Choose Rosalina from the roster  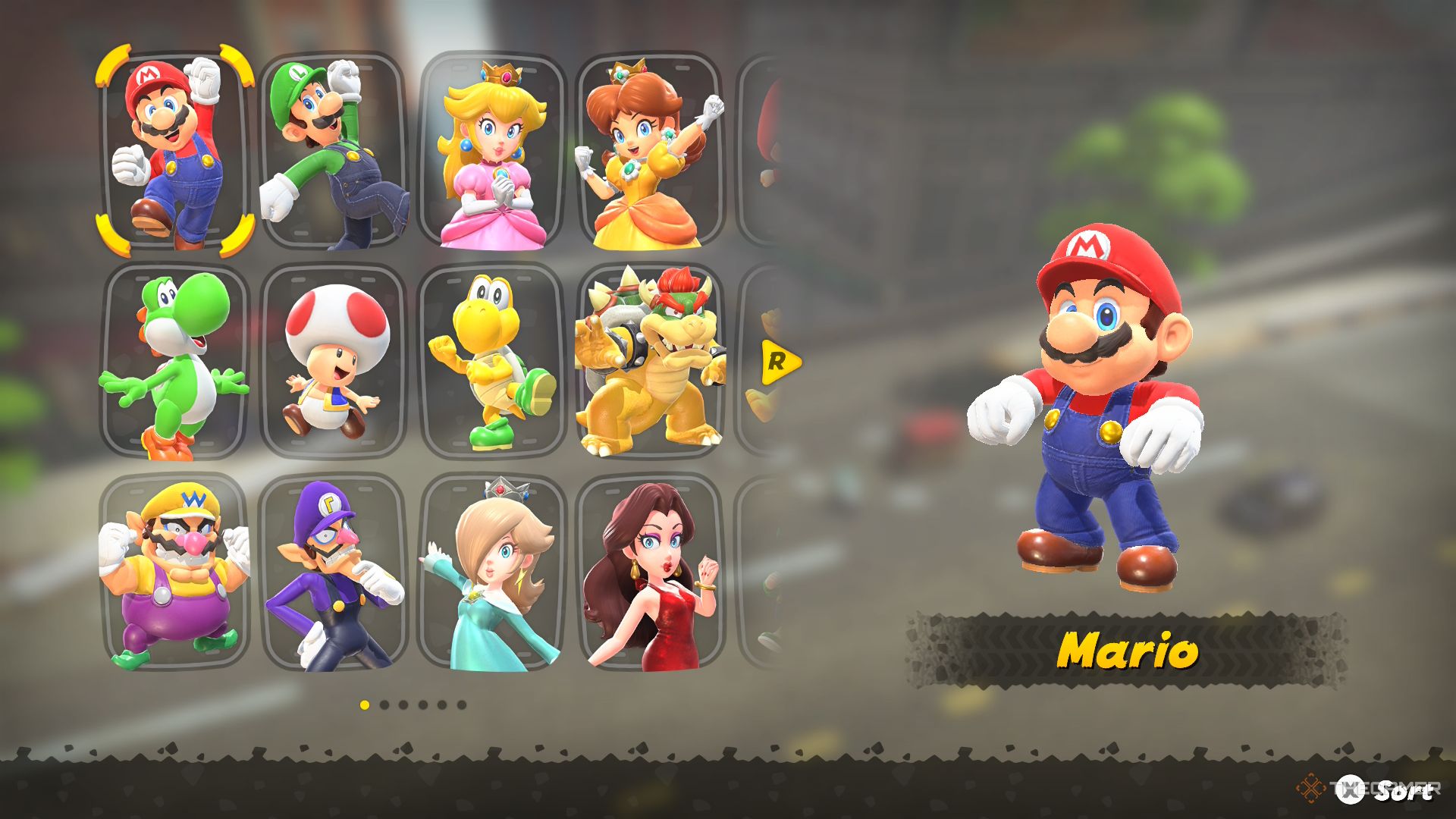click(x=493, y=573)
